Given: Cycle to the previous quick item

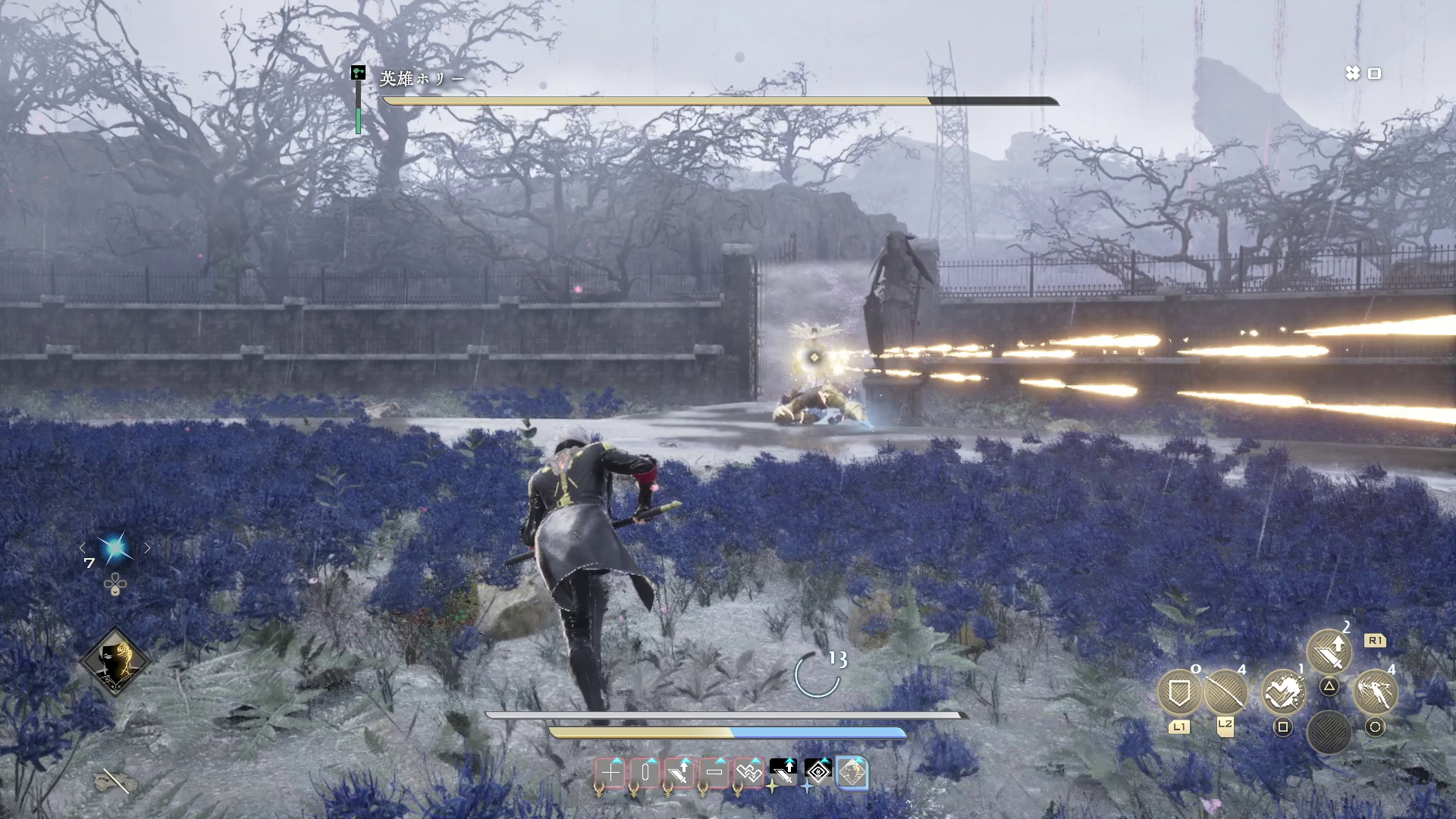Looking at the screenshot, I should 83,548.
